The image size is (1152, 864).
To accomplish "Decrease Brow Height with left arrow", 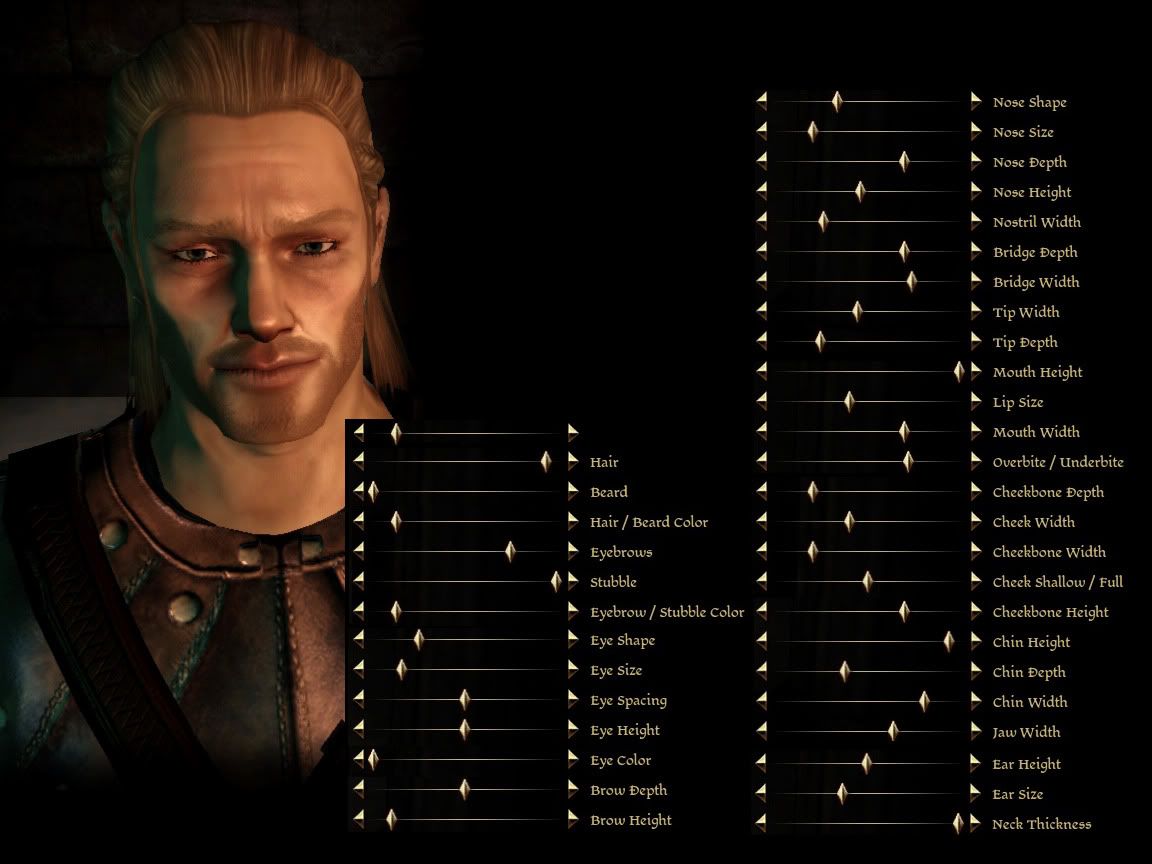I will point(359,820).
